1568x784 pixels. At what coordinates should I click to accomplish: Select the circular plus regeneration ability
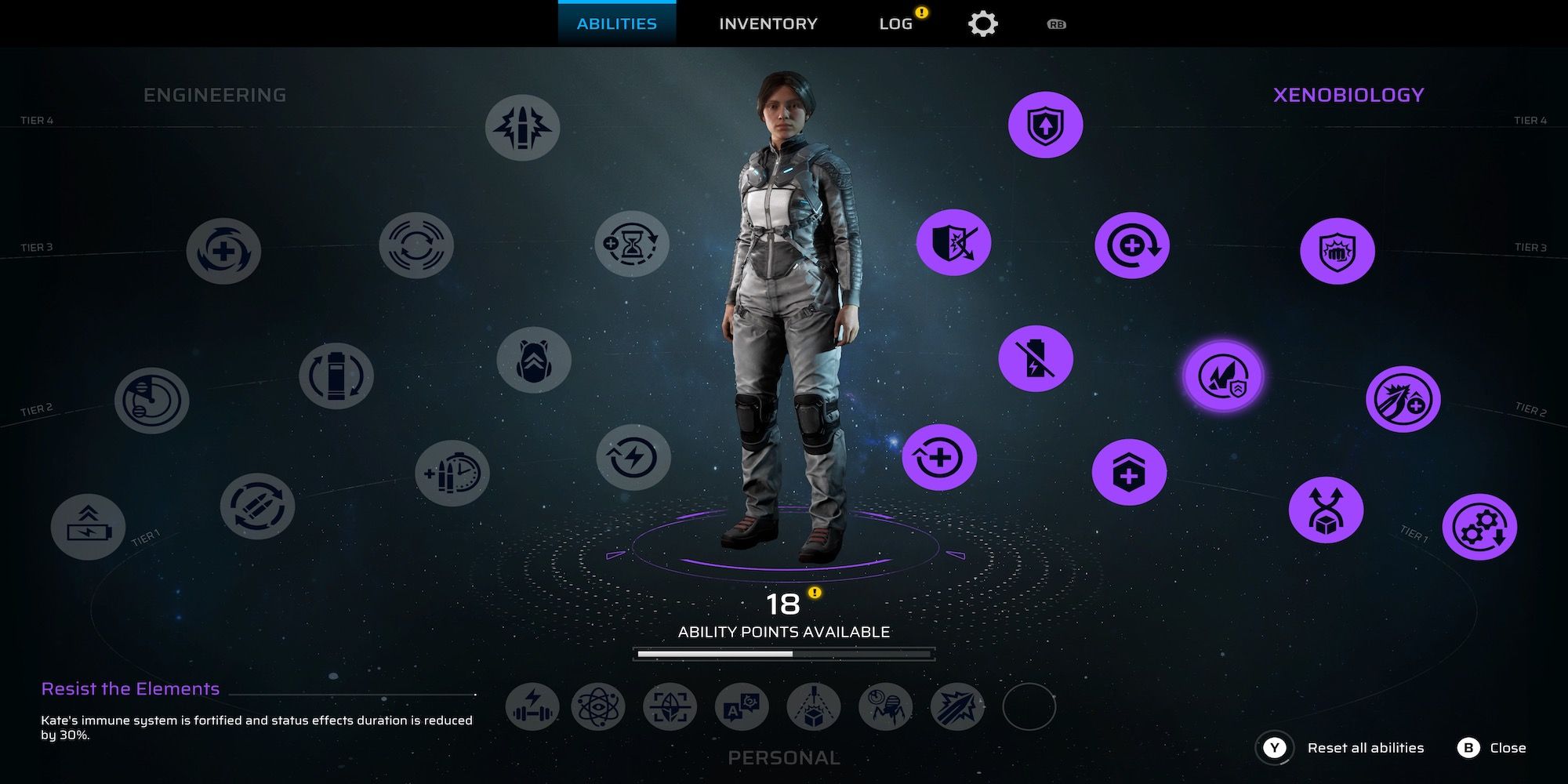1132,245
